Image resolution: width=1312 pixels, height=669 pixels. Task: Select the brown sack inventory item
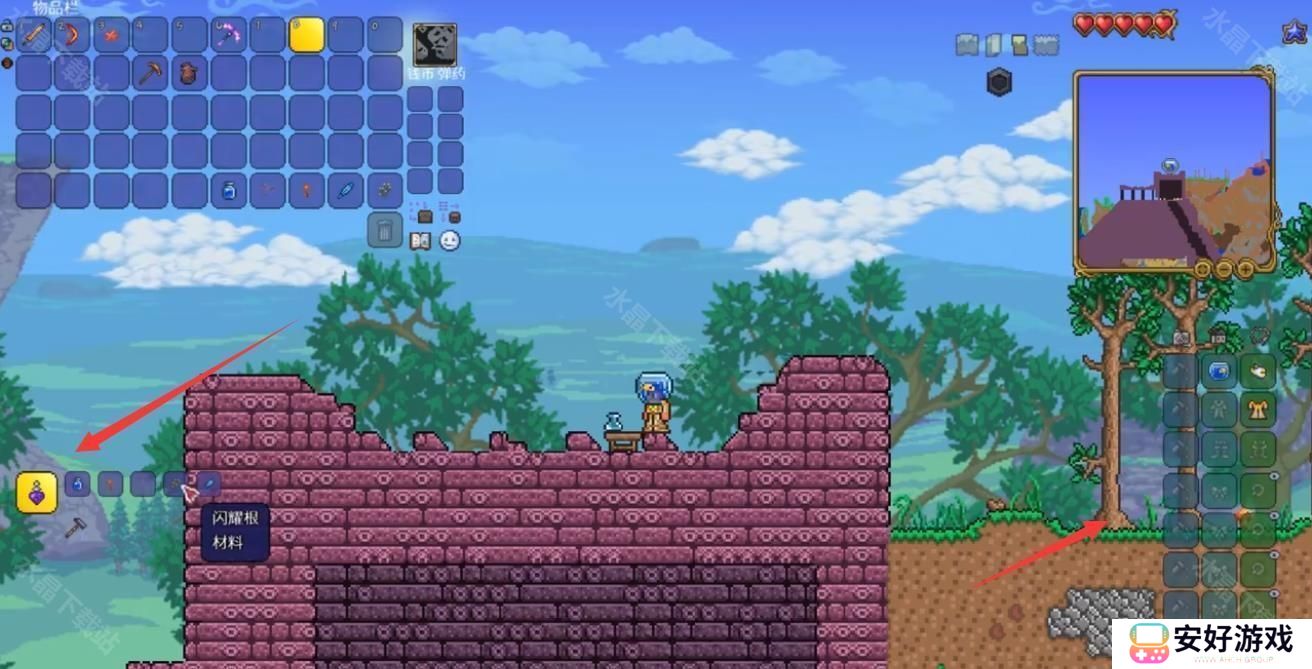pos(189,73)
